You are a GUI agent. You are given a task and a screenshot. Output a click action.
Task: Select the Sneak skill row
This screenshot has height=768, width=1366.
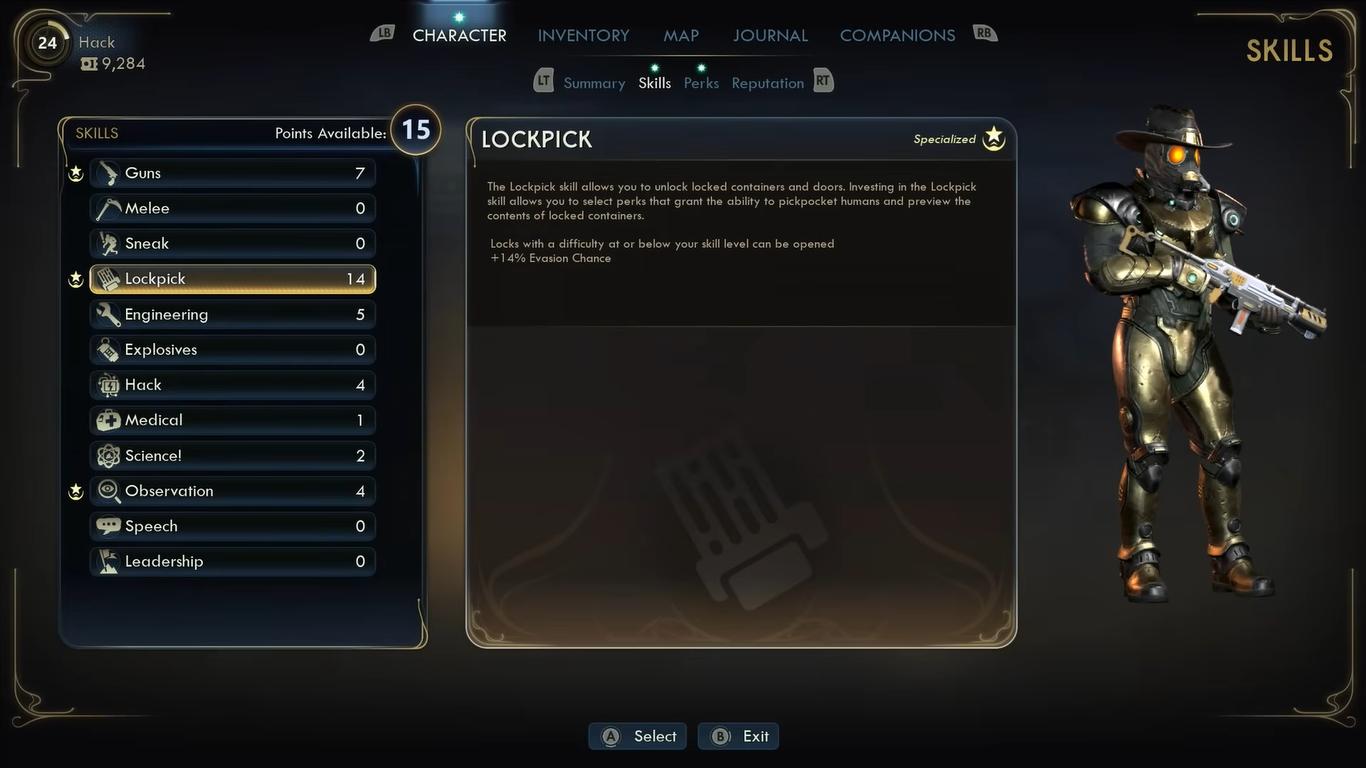tap(232, 244)
